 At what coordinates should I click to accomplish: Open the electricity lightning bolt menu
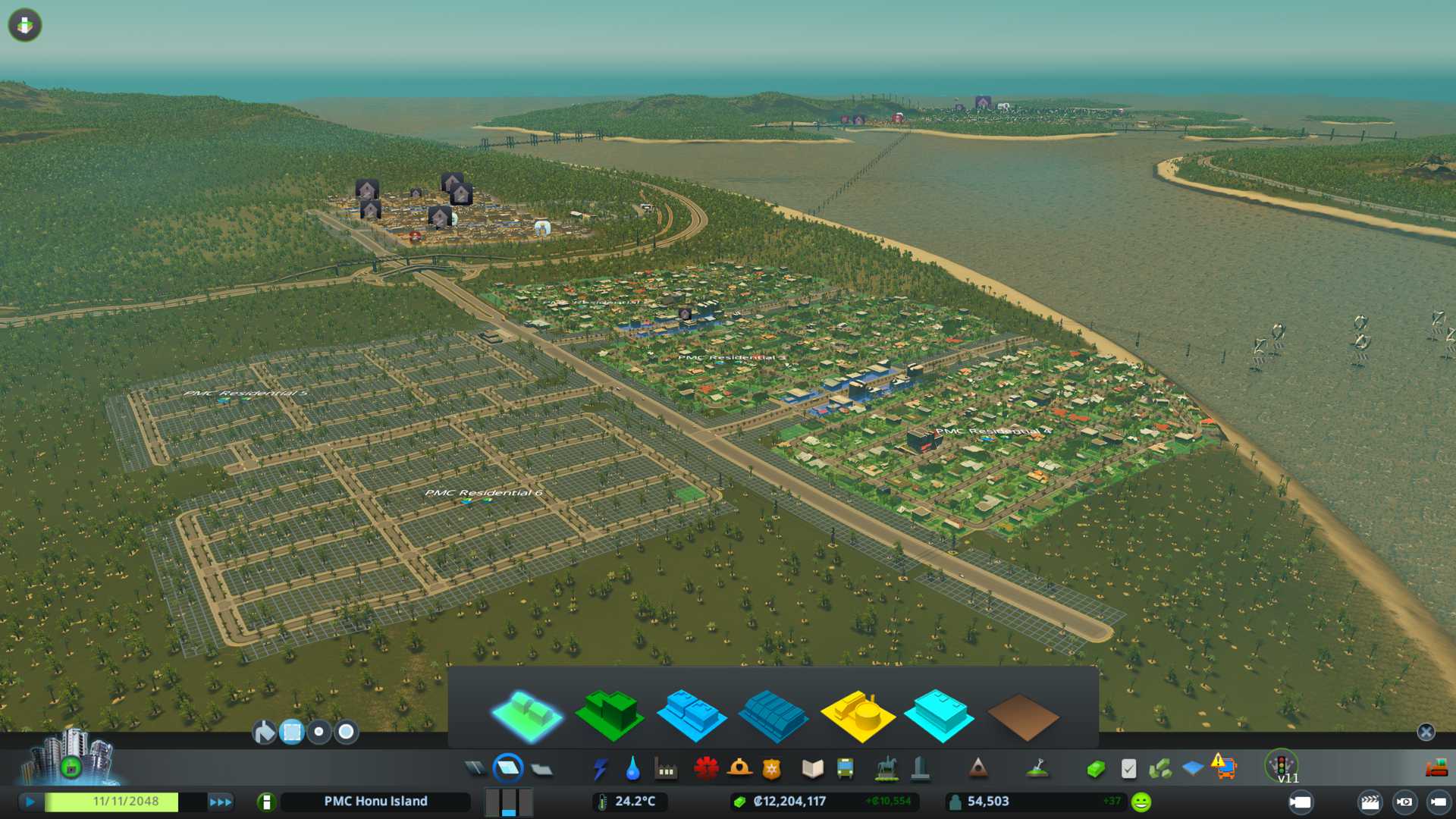pos(600,769)
